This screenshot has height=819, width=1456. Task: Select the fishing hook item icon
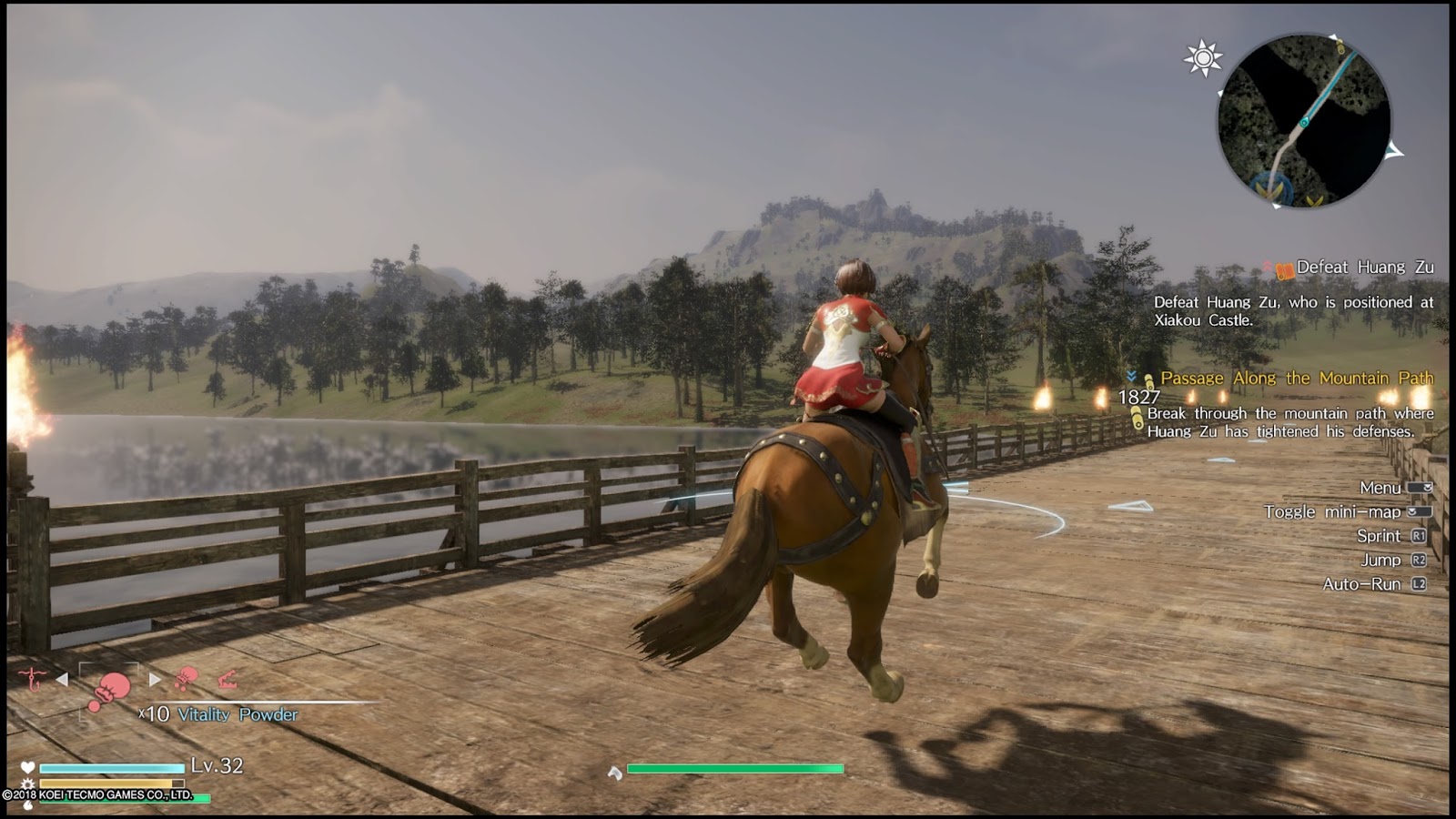coord(33,679)
